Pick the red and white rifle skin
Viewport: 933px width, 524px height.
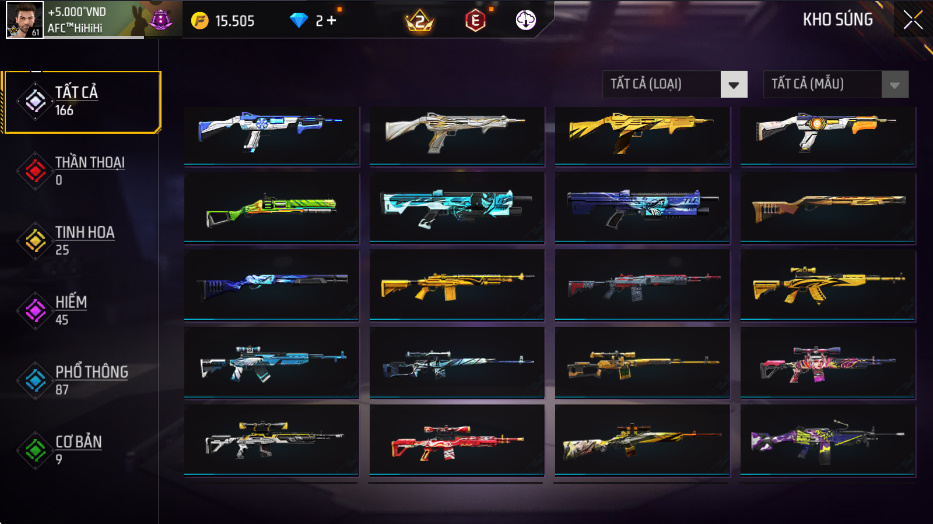point(457,439)
